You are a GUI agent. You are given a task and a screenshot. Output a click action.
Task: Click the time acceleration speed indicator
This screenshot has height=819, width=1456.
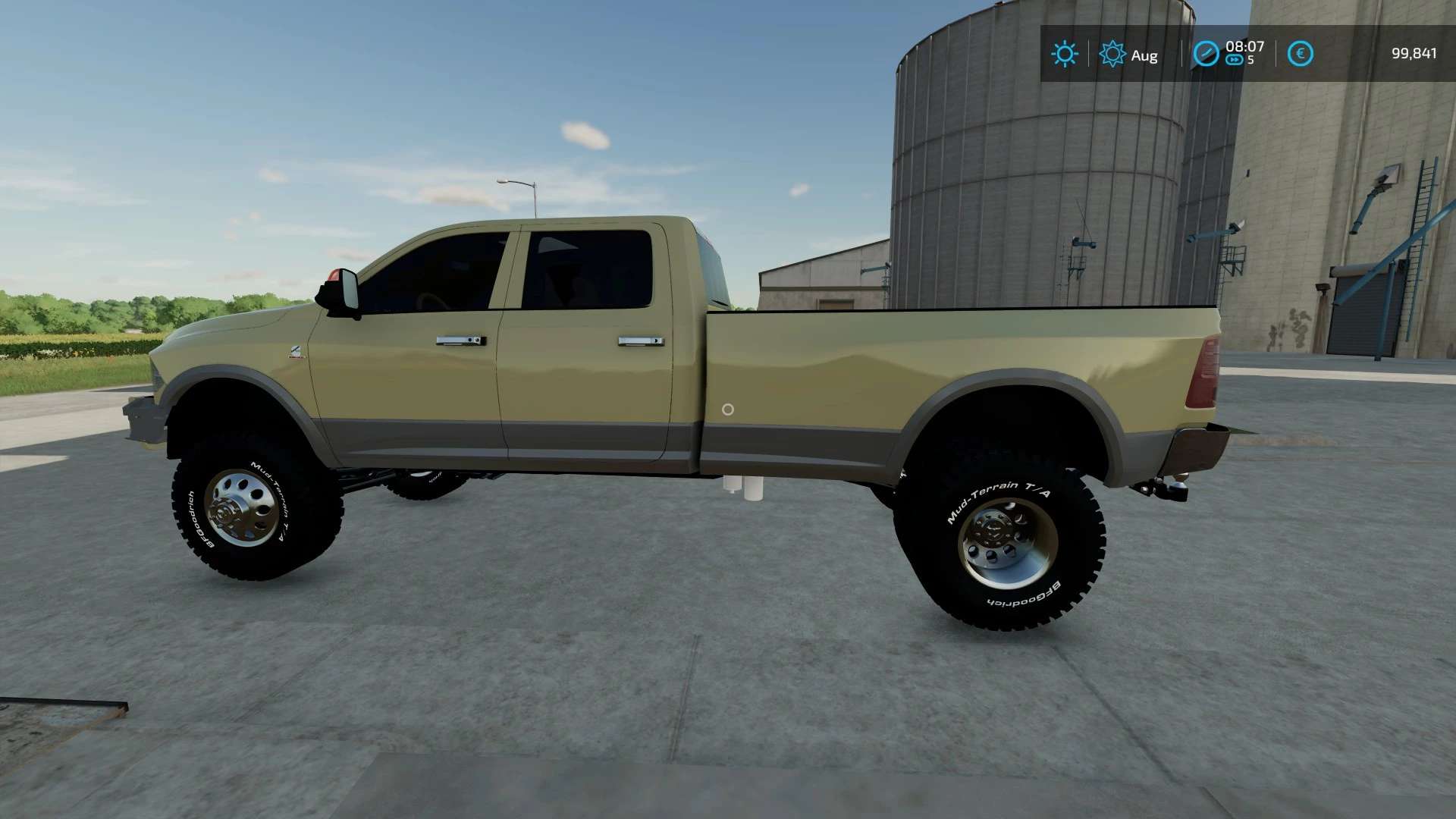tap(1251, 60)
